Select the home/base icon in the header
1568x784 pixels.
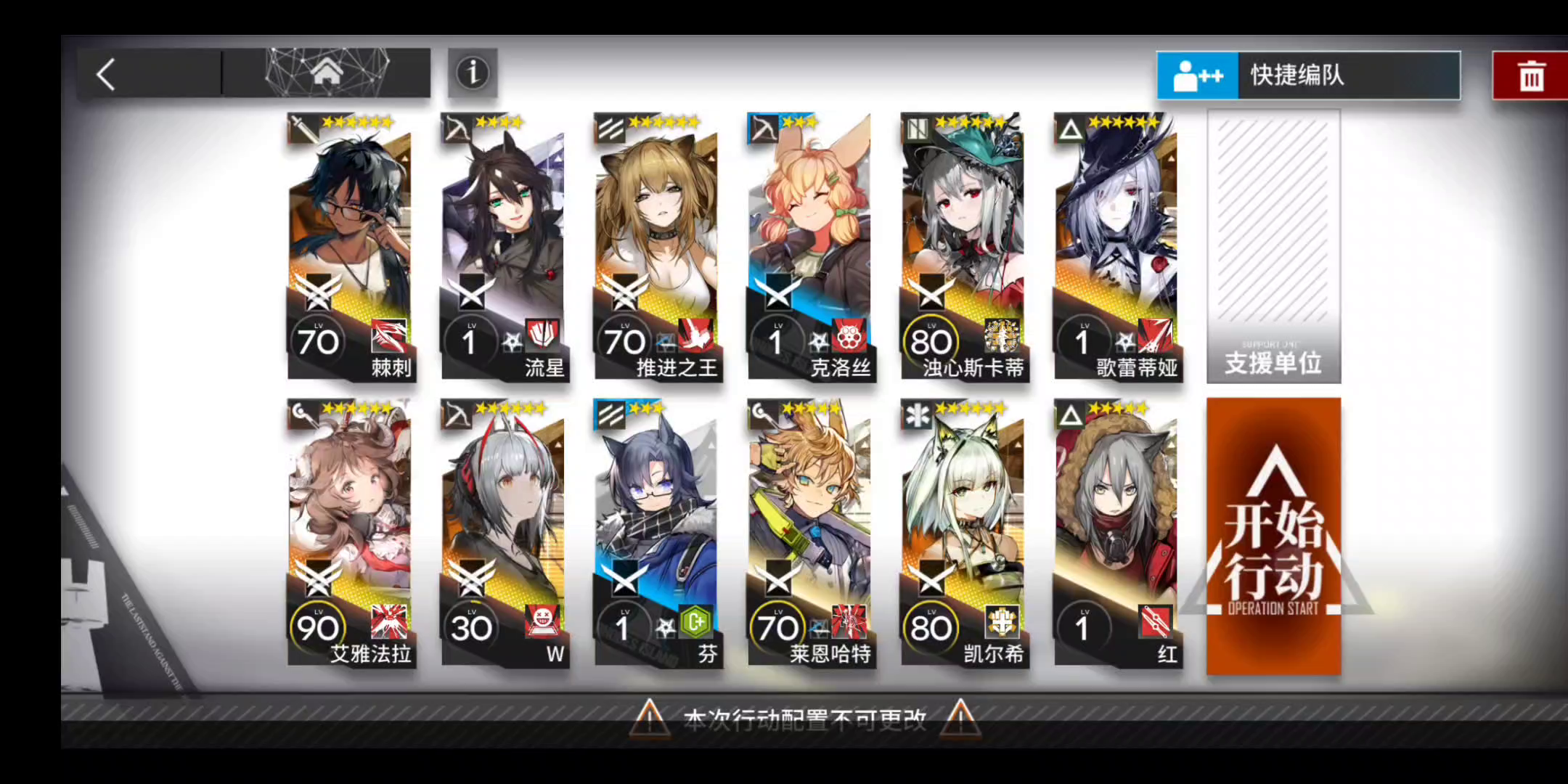pyautogui.click(x=329, y=73)
